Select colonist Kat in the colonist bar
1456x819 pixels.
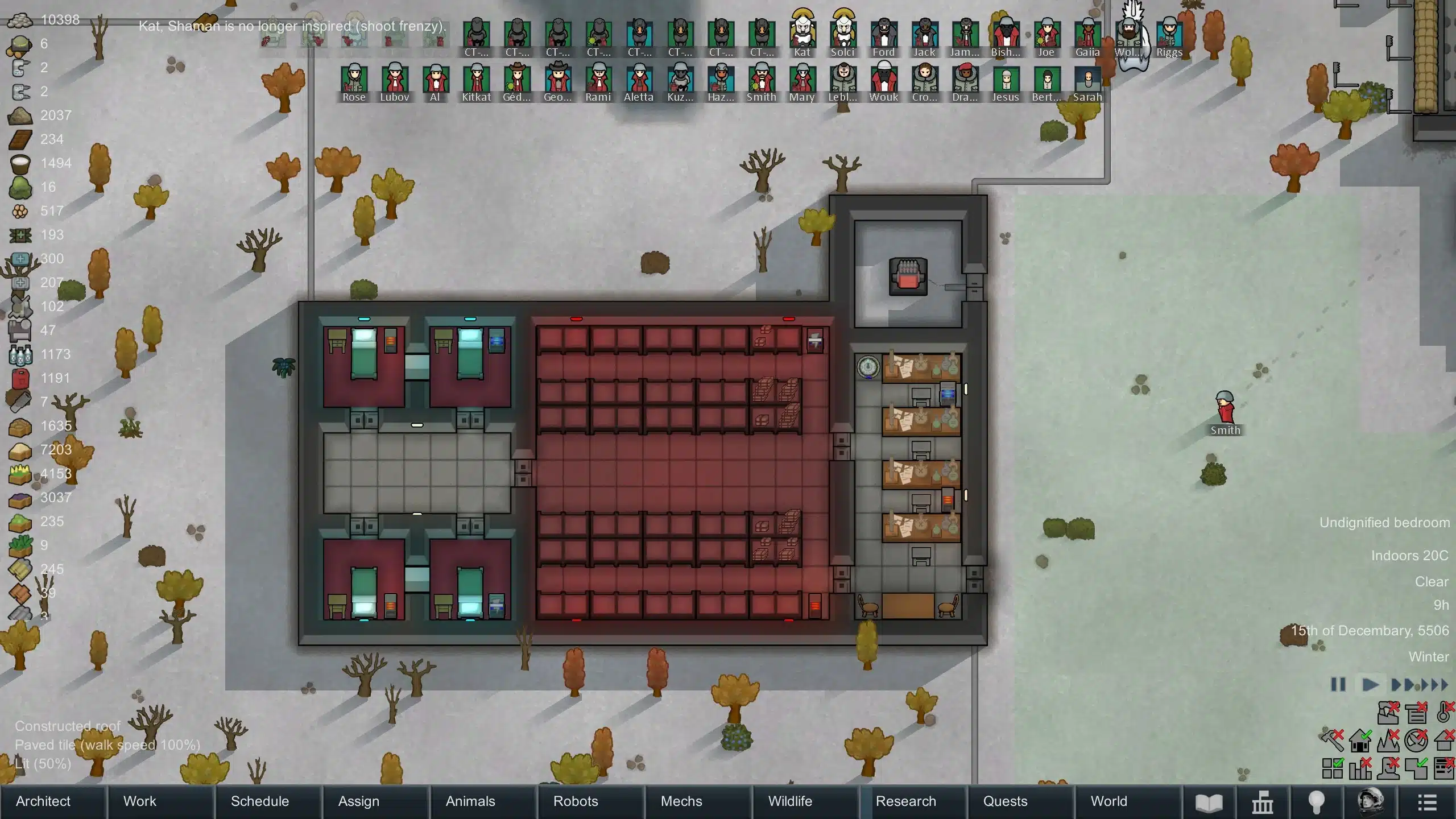[802, 33]
